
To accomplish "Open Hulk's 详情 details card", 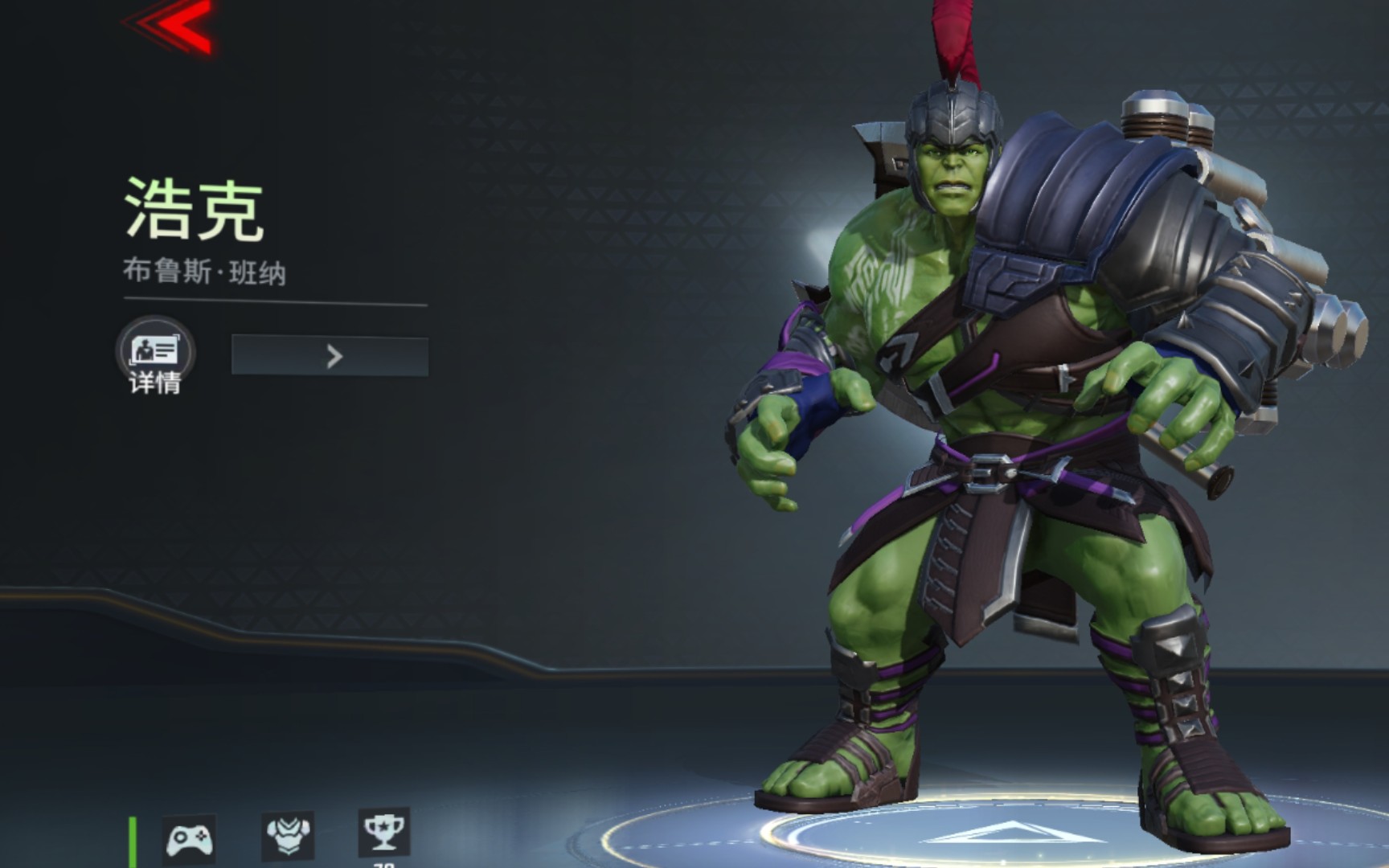I will click(x=154, y=354).
